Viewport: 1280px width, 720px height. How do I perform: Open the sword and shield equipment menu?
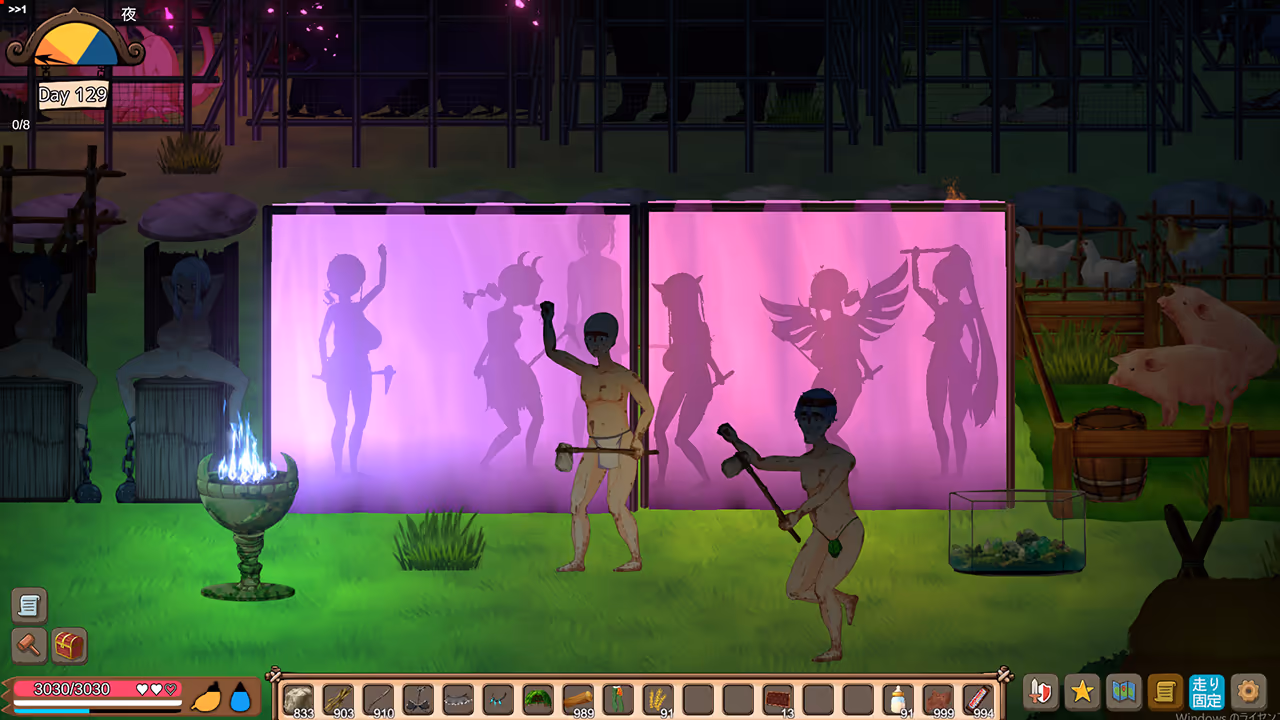1041,691
